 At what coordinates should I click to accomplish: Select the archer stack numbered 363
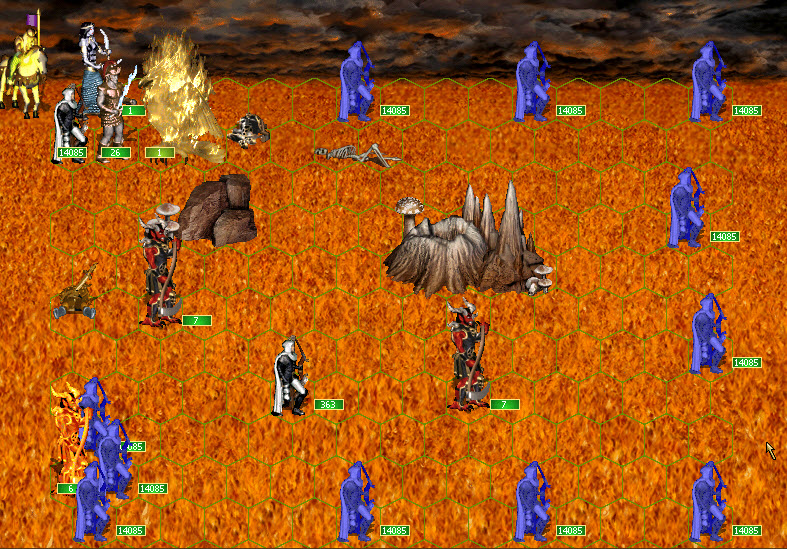coord(291,377)
